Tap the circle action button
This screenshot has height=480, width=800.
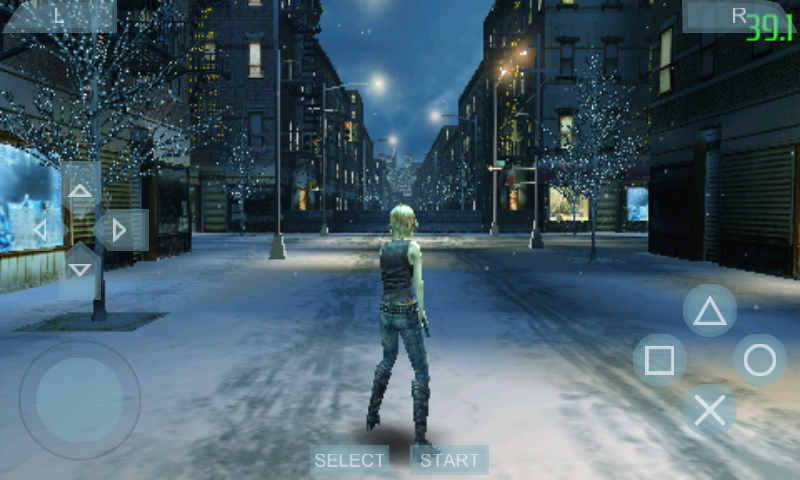[760, 360]
